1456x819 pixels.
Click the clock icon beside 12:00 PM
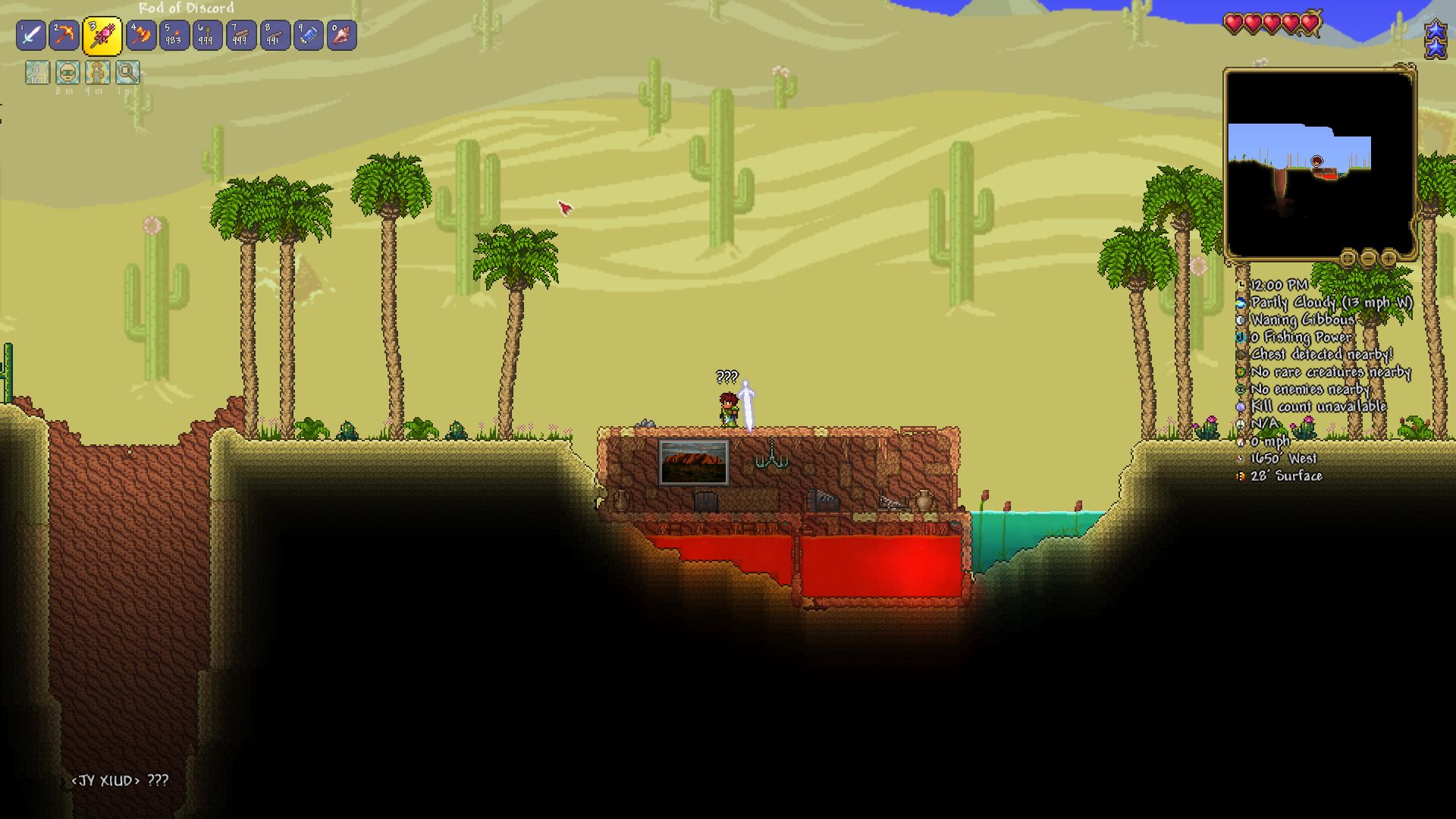click(x=1241, y=284)
